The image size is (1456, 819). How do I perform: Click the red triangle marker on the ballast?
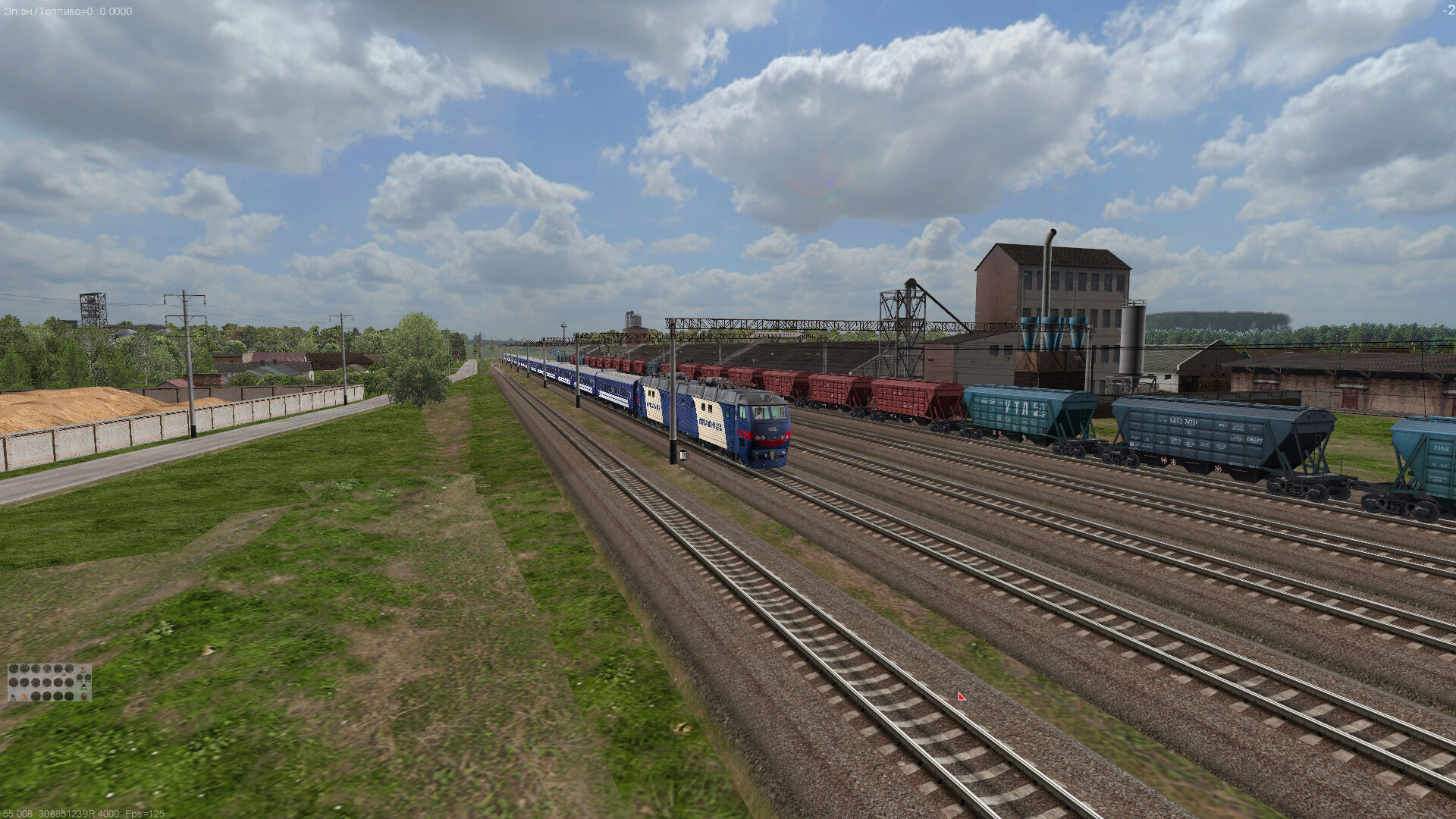(x=961, y=695)
